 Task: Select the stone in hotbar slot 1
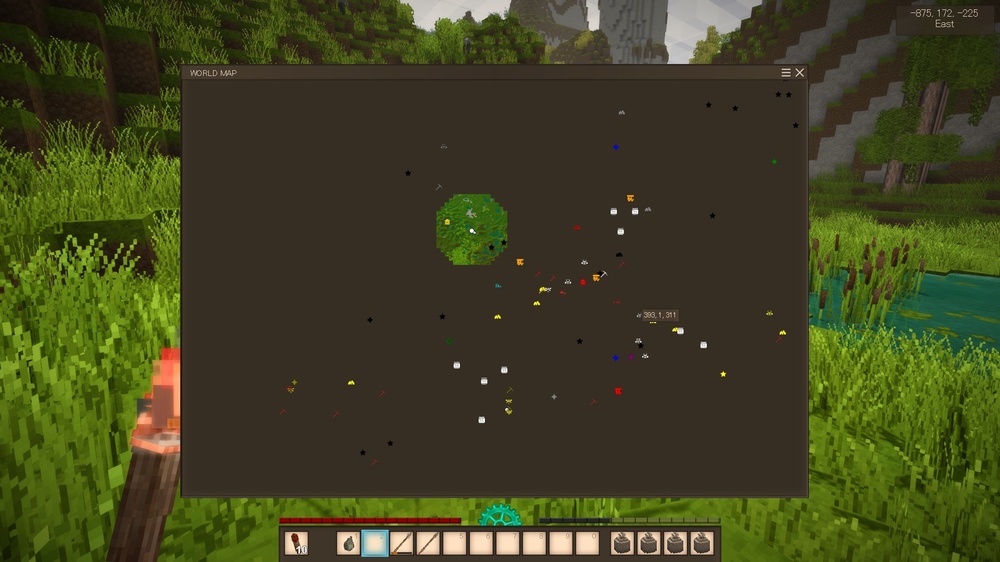click(349, 543)
